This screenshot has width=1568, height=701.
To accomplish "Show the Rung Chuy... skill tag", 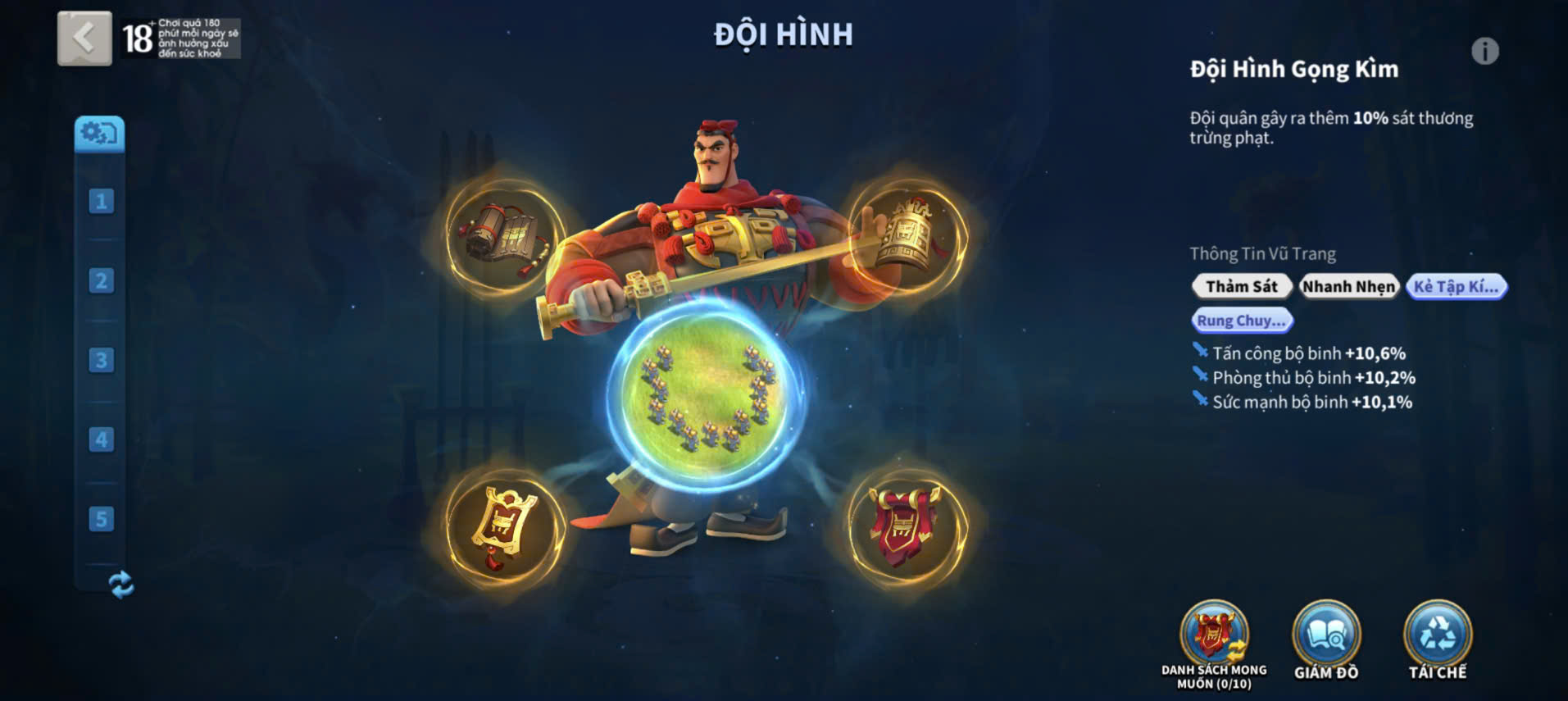I will (x=1241, y=321).
